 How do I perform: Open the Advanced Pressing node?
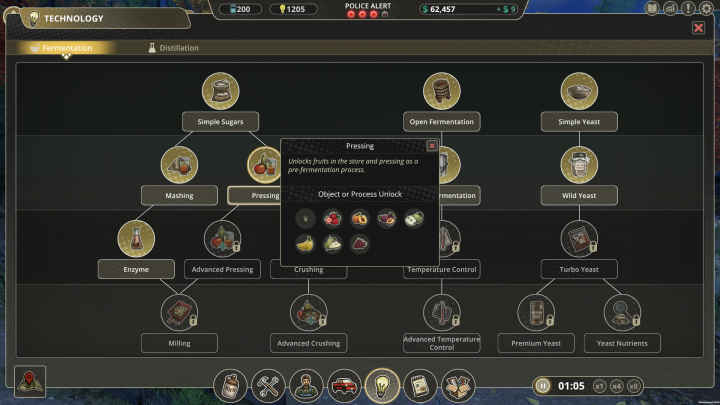click(x=222, y=268)
